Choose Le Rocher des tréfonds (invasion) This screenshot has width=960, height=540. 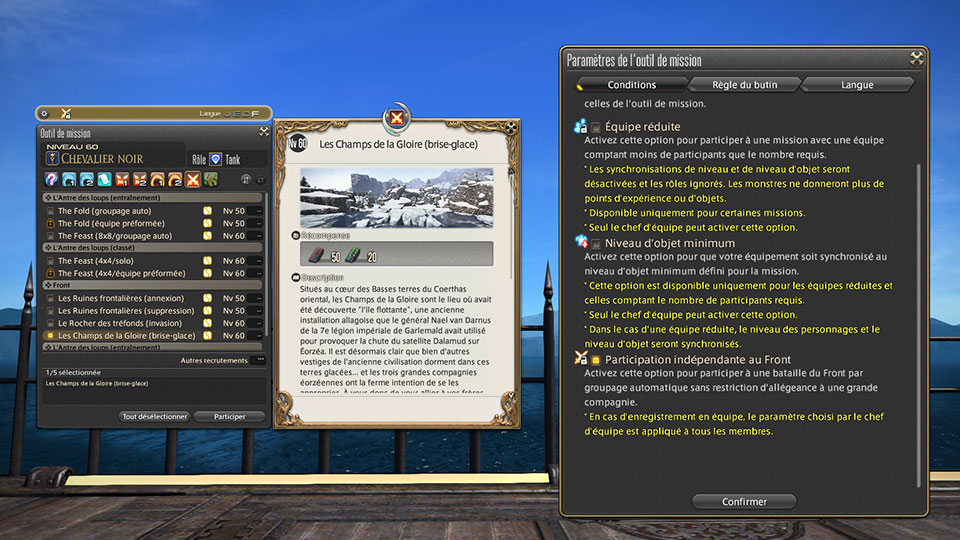pyautogui.click(x=50, y=323)
